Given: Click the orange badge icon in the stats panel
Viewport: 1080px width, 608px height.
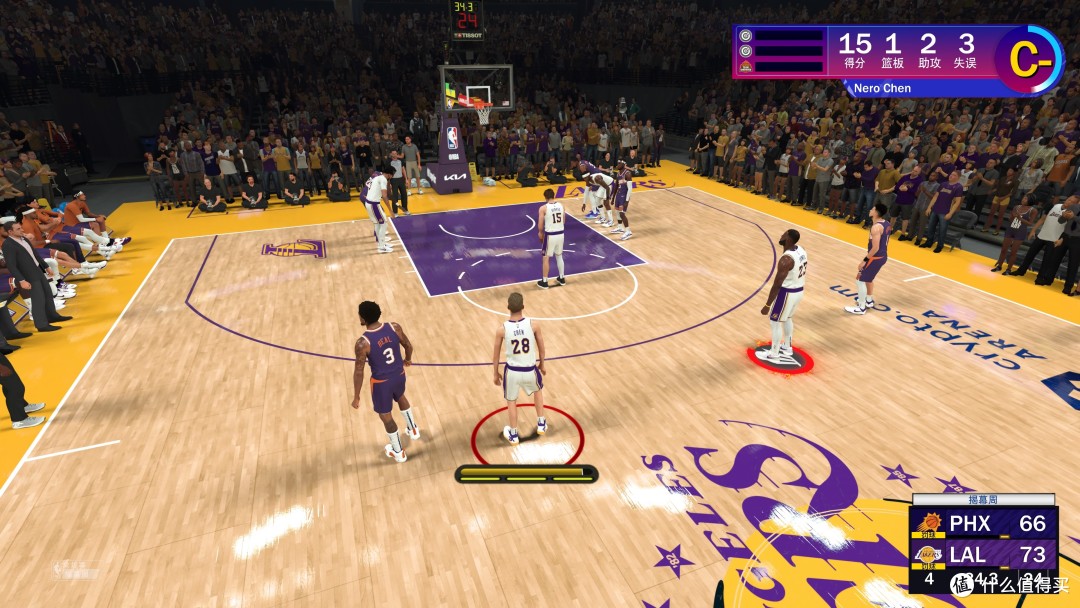Looking at the screenshot, I should coord(745,67).
